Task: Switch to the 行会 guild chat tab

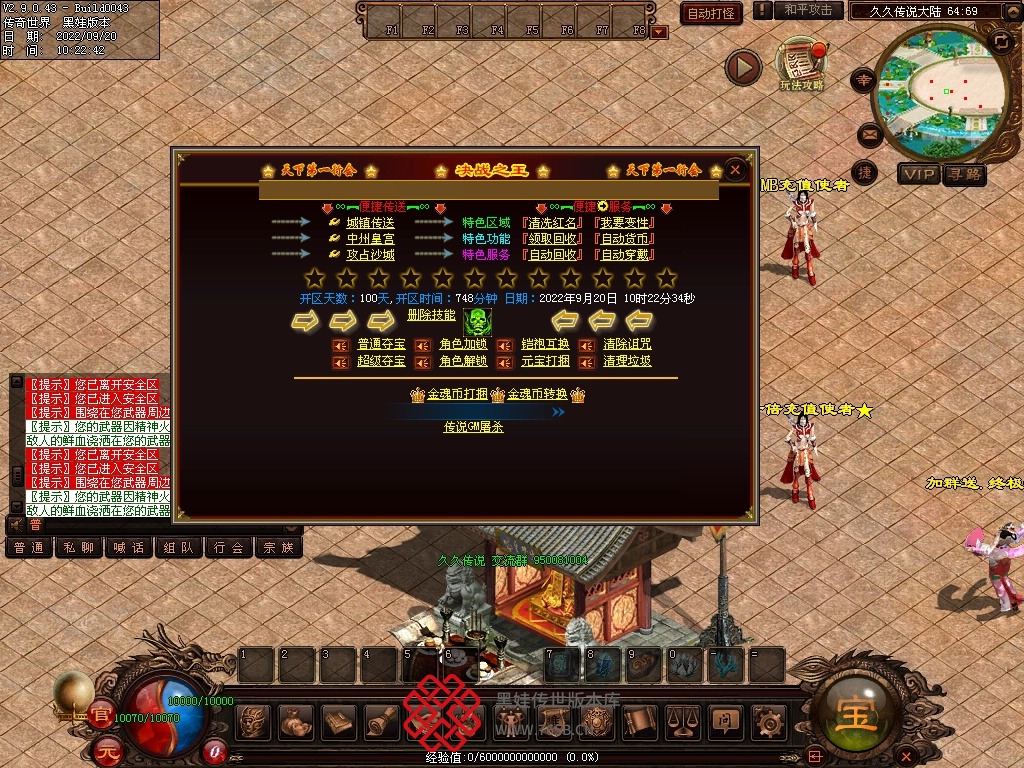Action: [229, 547]
